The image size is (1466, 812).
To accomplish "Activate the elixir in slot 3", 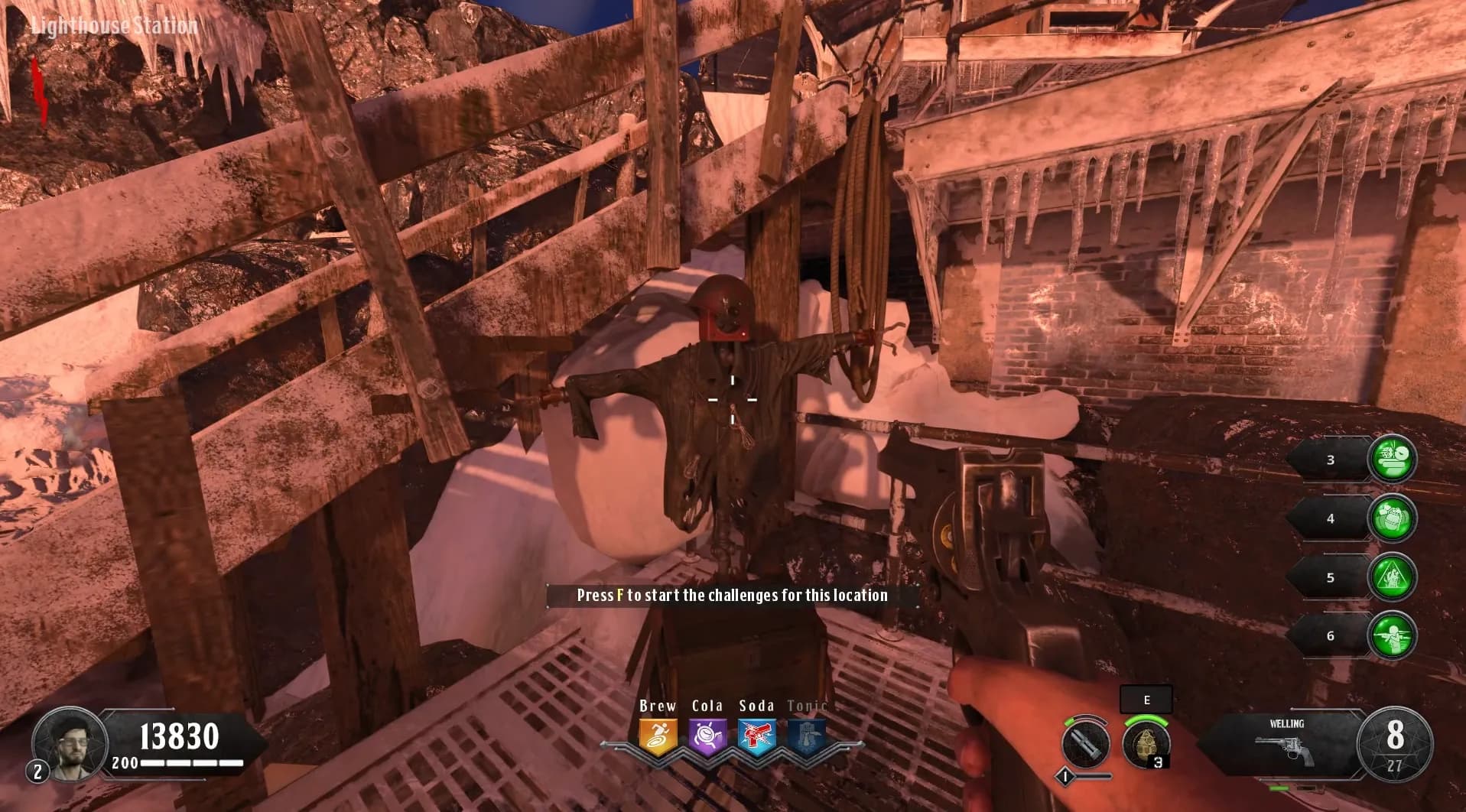I will click(1392, 460).
